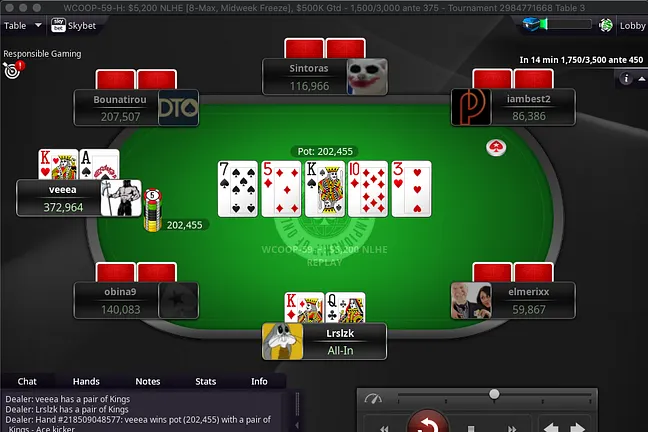Open the tournament info icon
The image size is (648, 432).
pyautogui.click(x=627, y=78)
